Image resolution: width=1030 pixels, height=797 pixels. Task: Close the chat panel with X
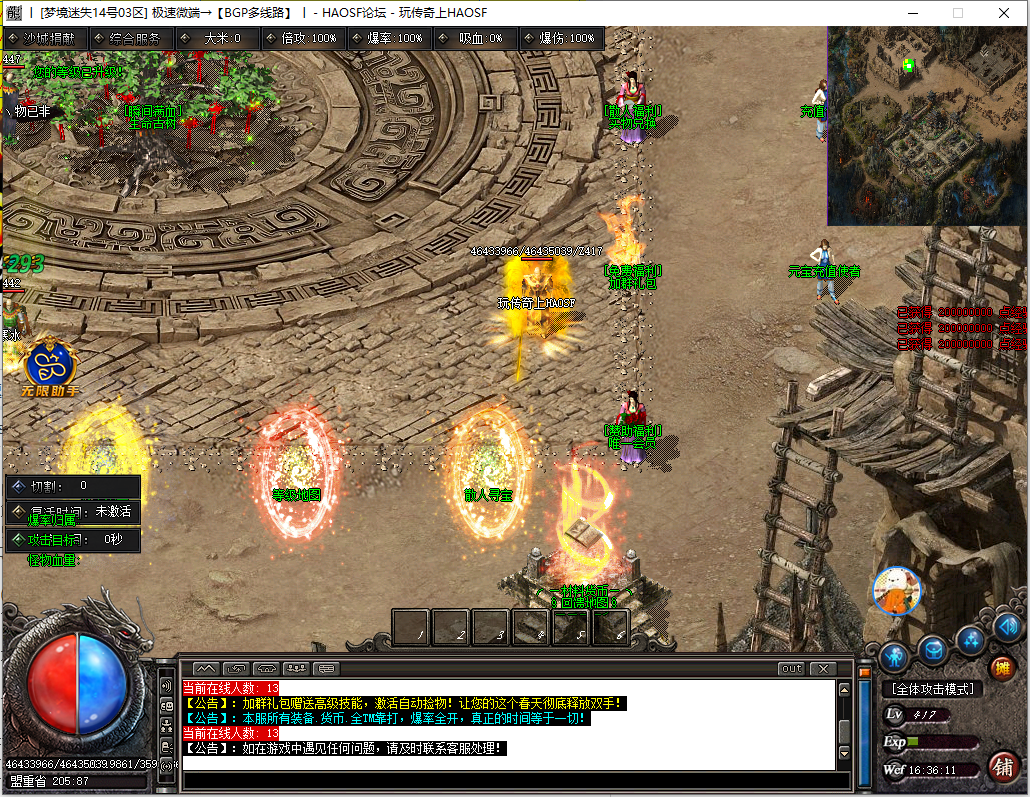click(x=823, y=668)
